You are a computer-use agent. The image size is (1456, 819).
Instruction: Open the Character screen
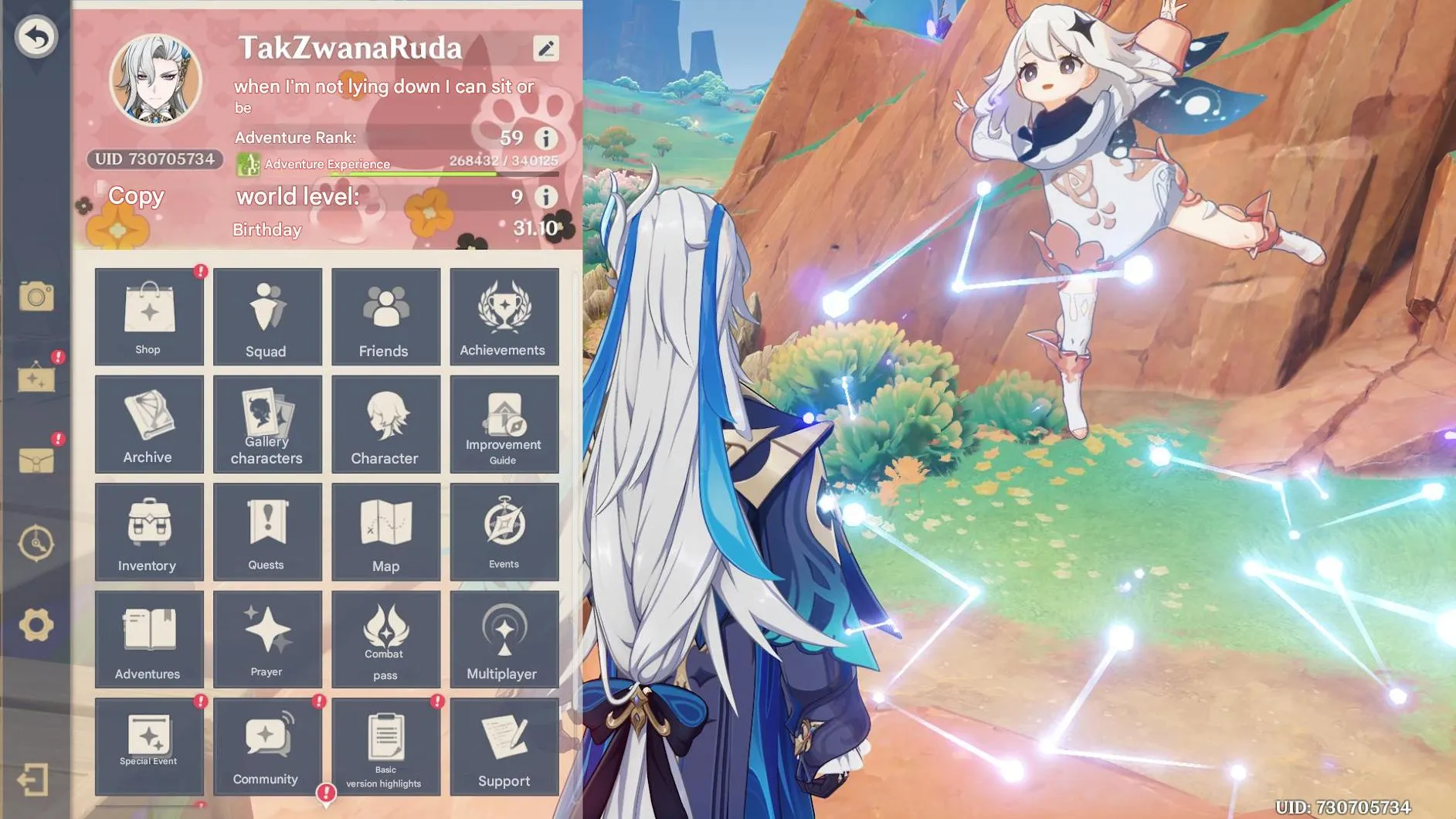(385, 423)
